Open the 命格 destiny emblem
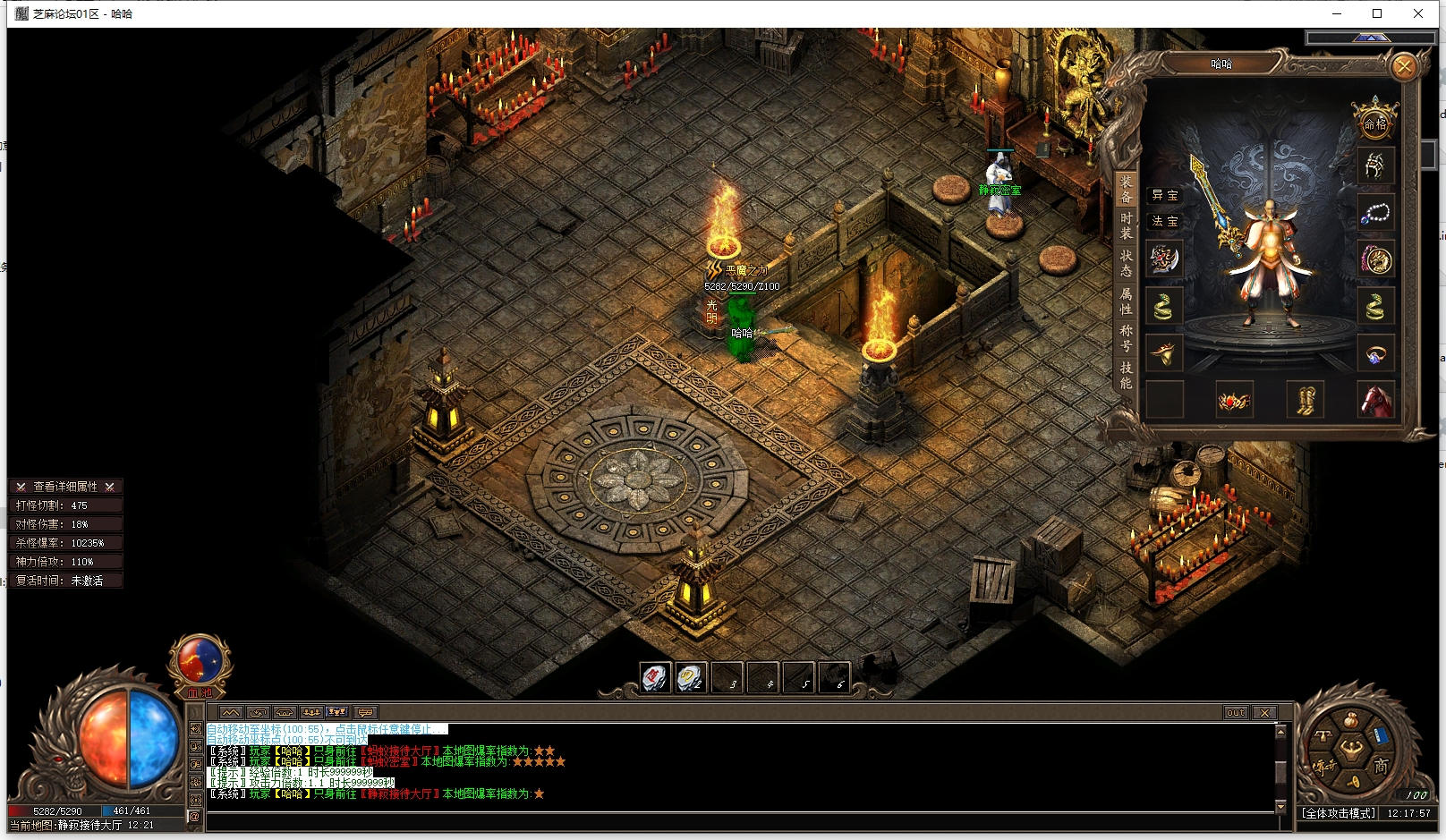 1374,121
